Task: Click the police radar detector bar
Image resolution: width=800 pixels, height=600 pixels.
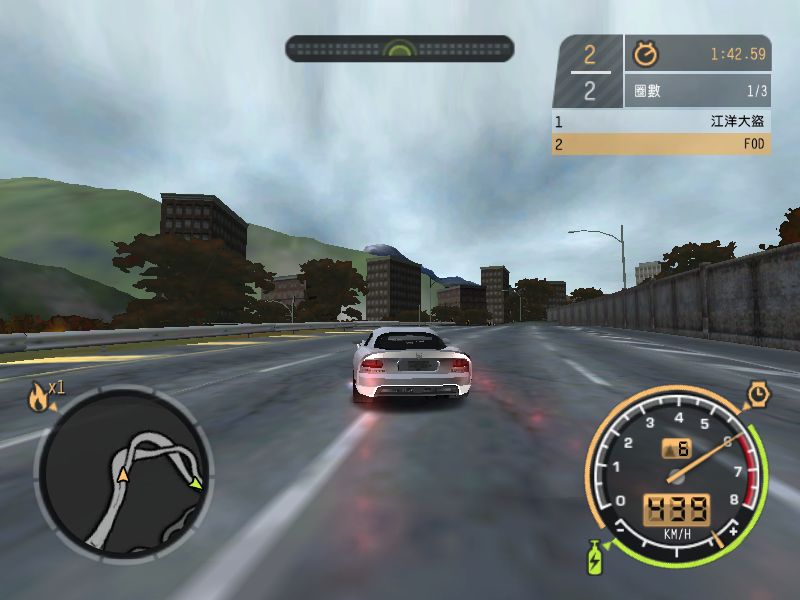Action: tap(399, 48)
